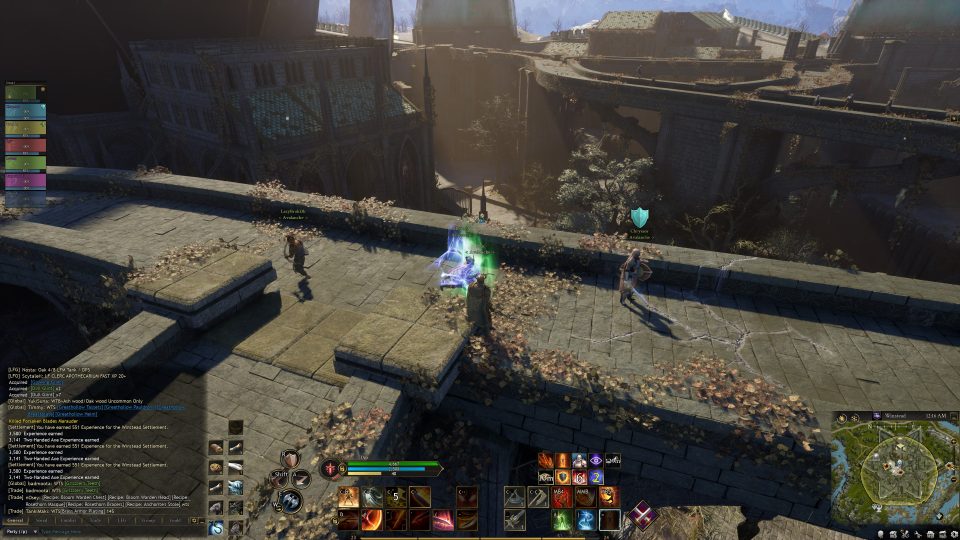Screen dimensions: 960x540
Task: Click the purple eye buff icon
Action: pyautogui.click(x=596, y=460)
